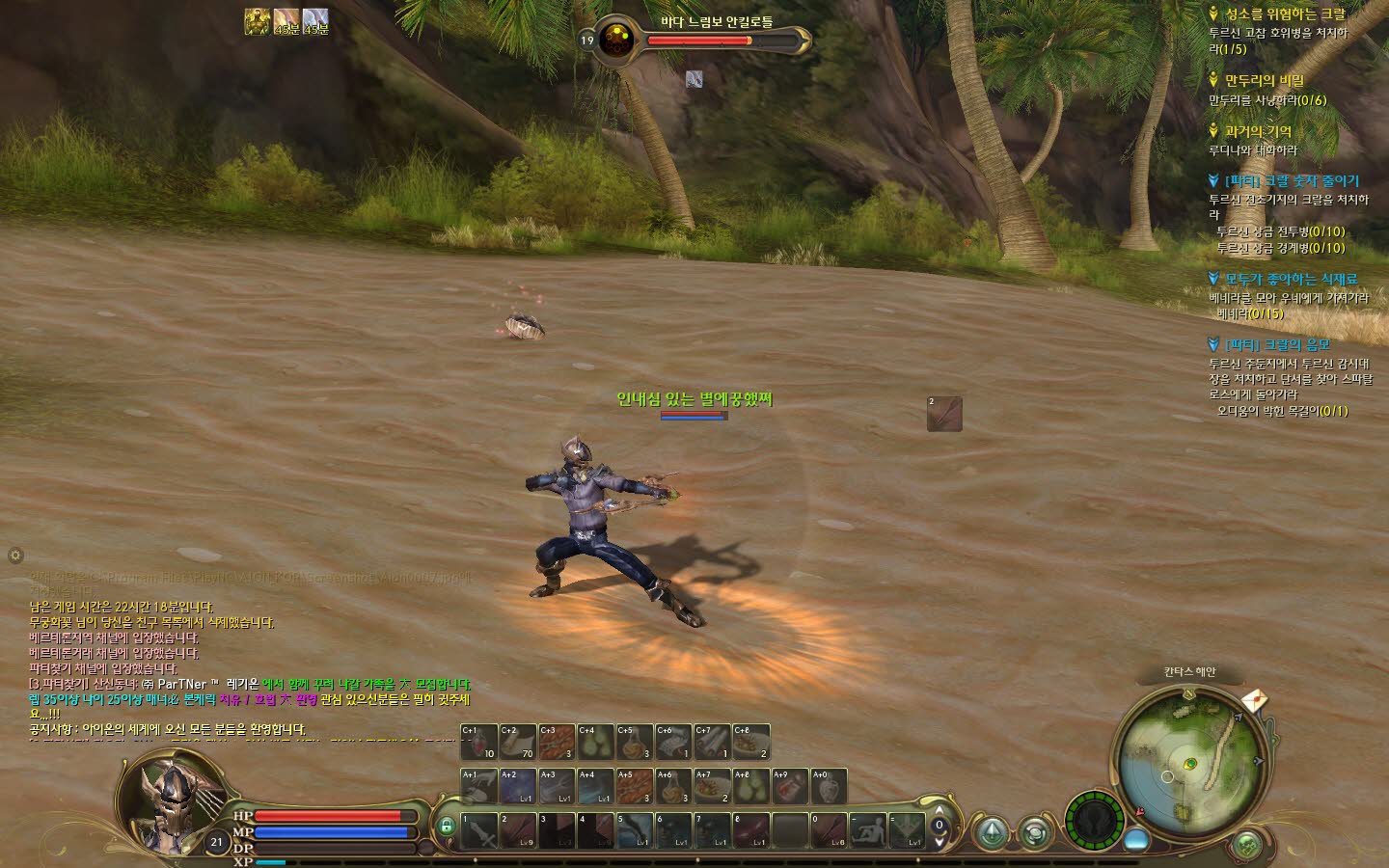Select the floating spear item icon with count 2
The image size is (1389, 868).
[944, 414]
